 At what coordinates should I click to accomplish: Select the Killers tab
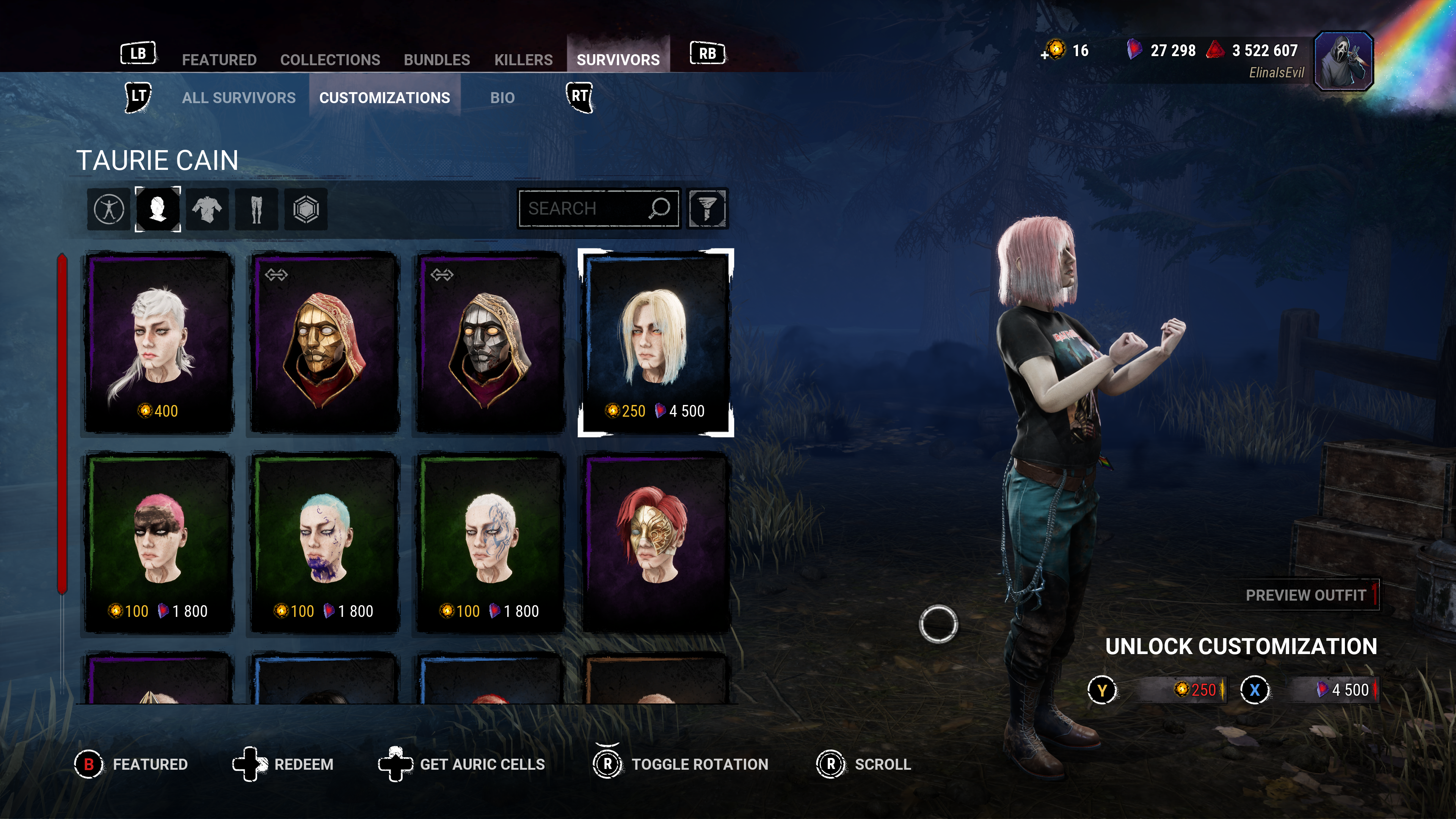point(523,60)
